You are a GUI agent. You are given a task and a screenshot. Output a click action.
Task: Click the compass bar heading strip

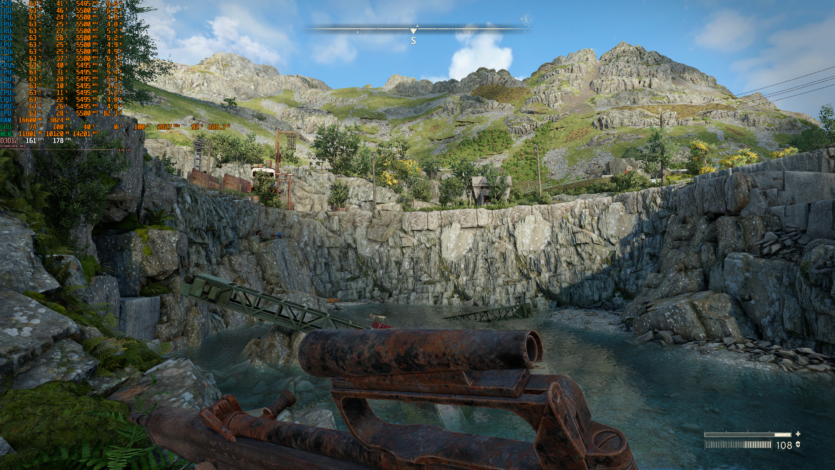(x=414, y=29)
